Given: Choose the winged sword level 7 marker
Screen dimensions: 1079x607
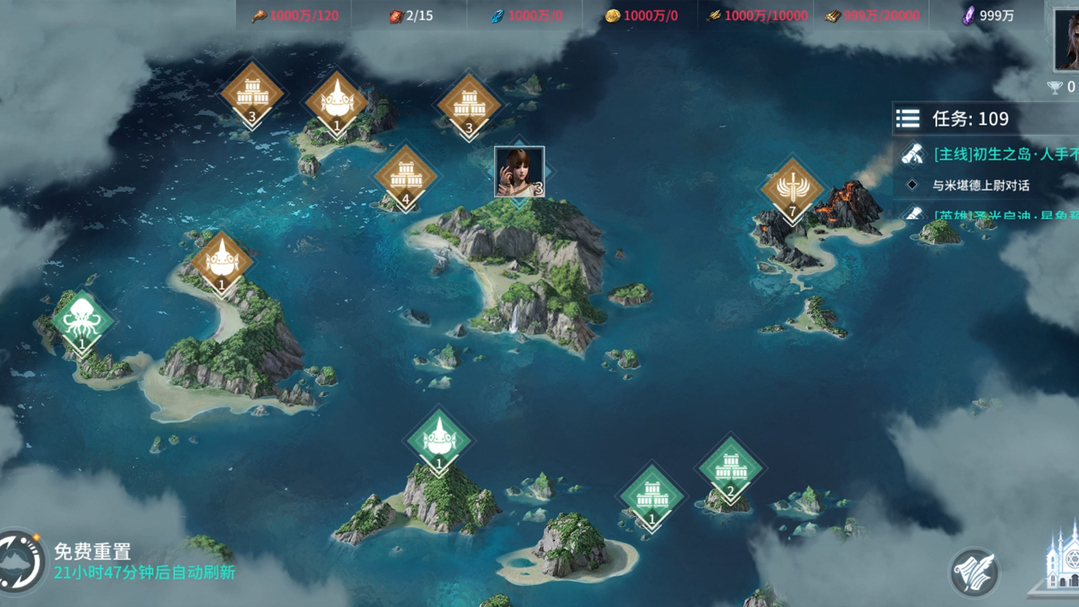Looking at the screenshot, I should point(792,190).
